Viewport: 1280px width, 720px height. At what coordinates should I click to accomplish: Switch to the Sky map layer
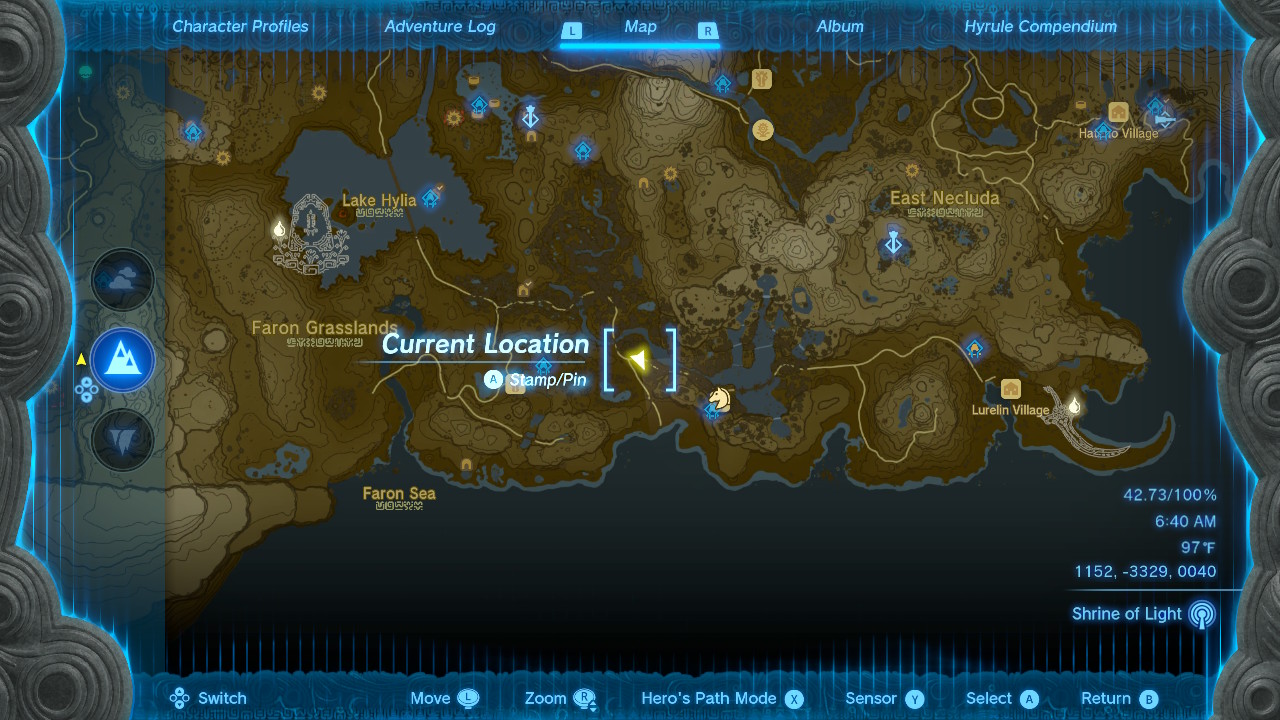tap(122, 280)
